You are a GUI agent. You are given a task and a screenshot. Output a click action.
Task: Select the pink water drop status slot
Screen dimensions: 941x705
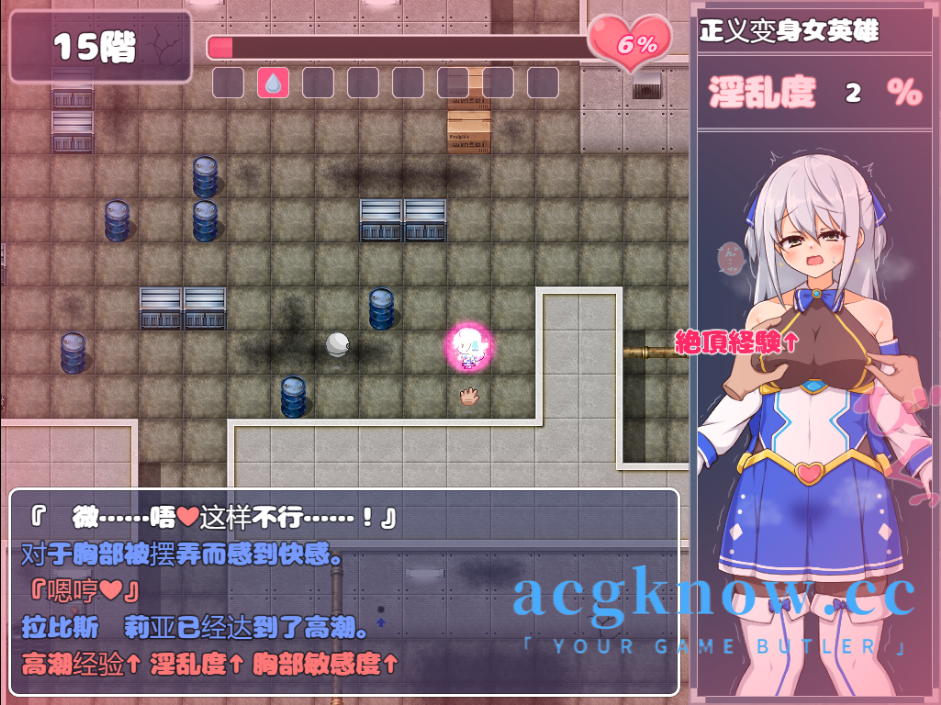[x=272, y=83]
